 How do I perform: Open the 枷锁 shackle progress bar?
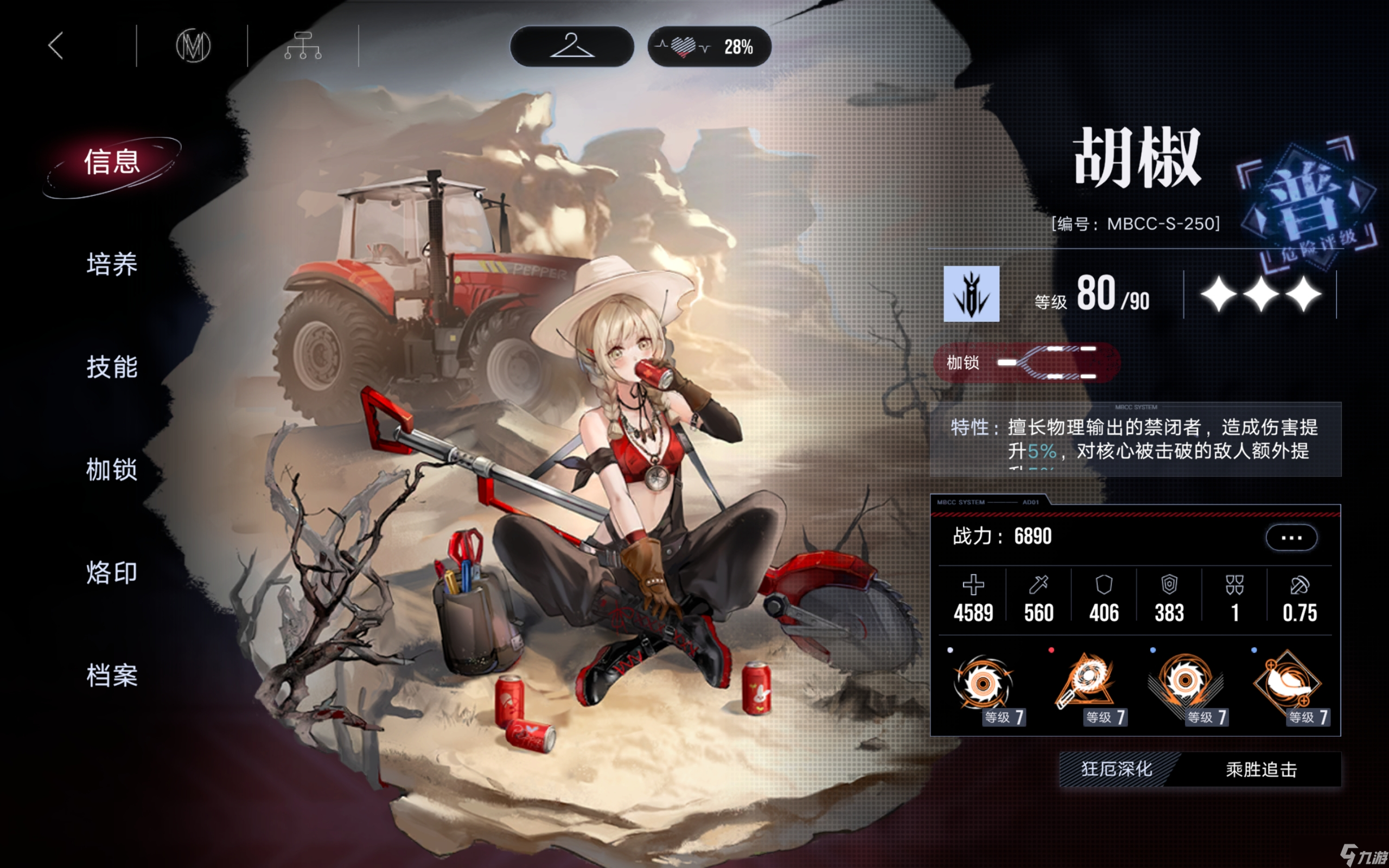tap(1026, 363)
